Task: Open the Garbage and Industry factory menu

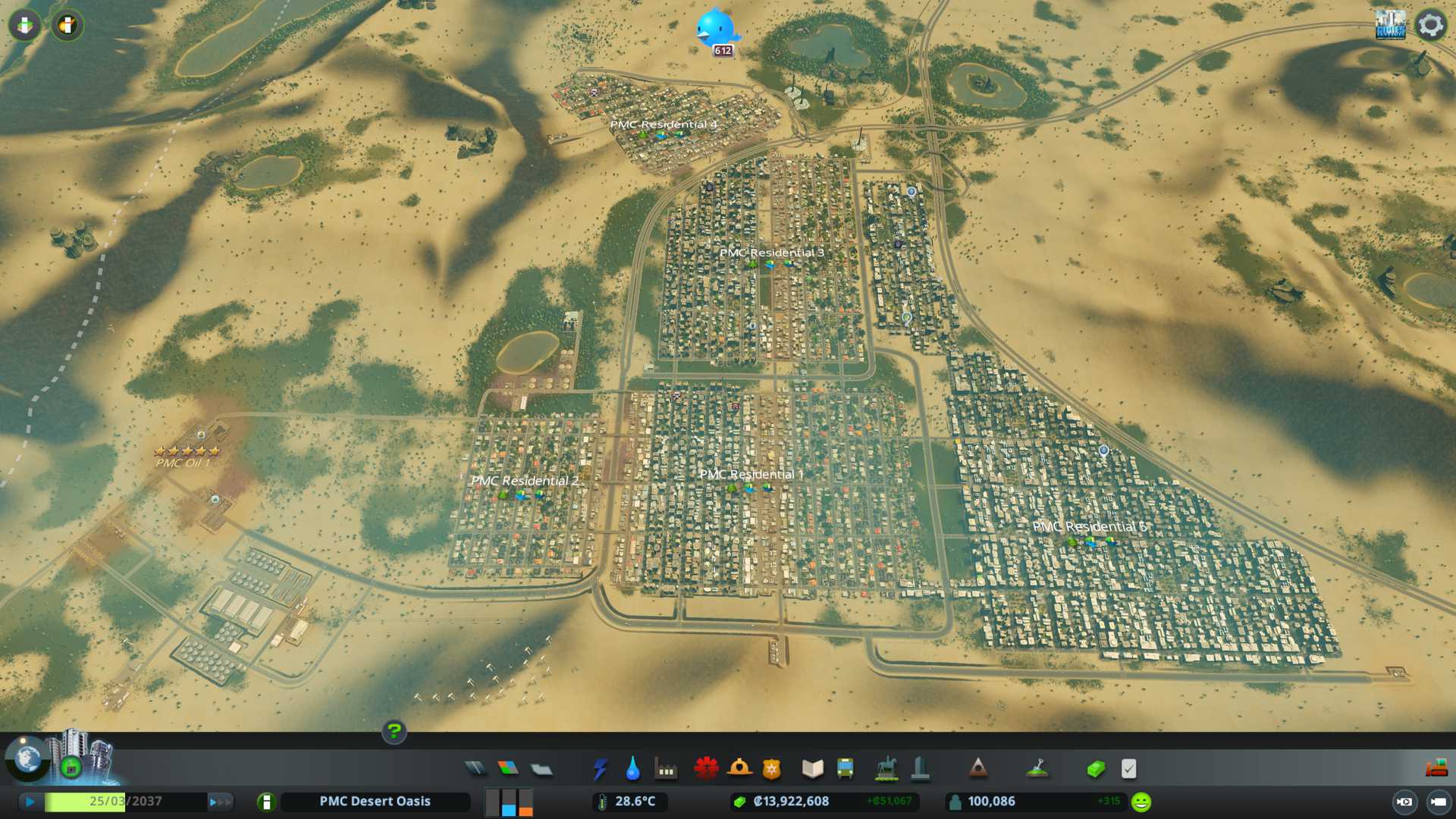Action: [x=666, y=769]
